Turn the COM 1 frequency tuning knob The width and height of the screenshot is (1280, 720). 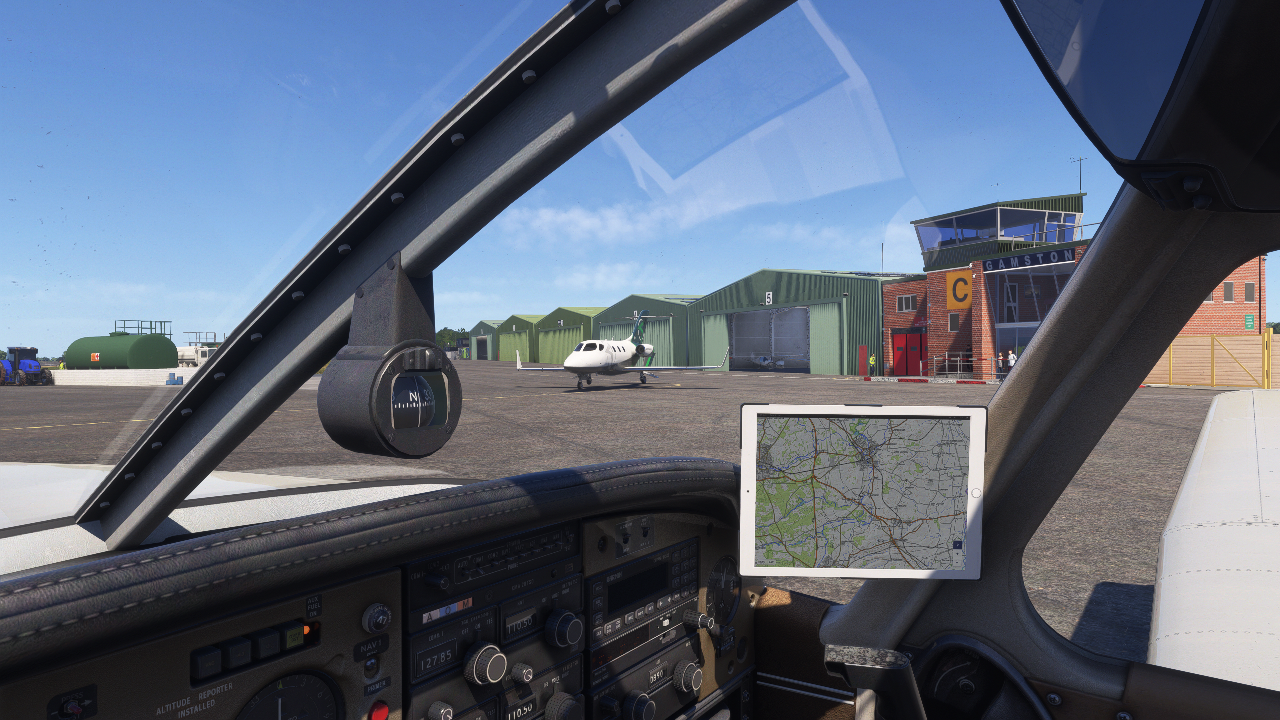point(486,664)
